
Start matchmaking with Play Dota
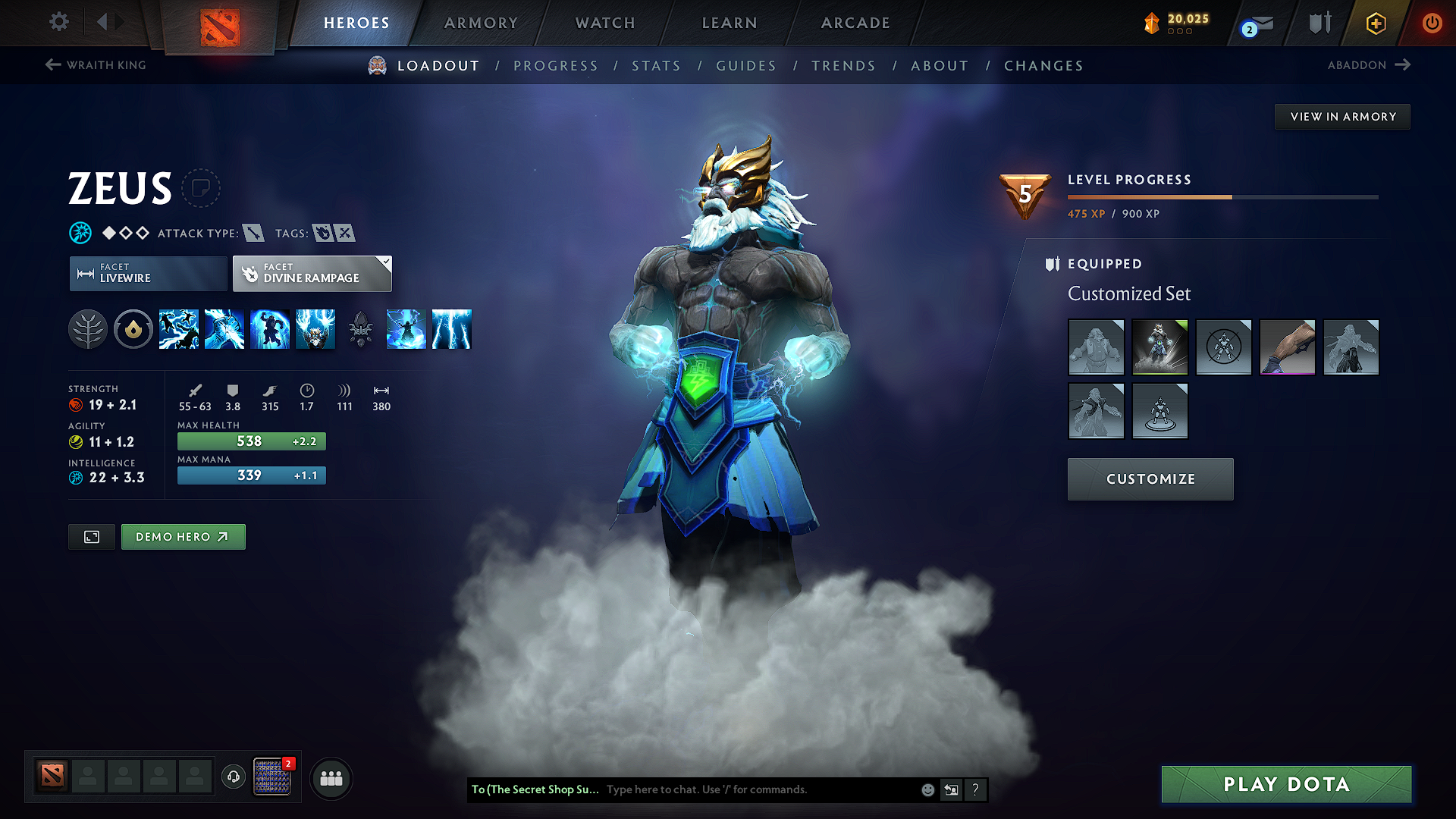click(x=1286, y=784)
